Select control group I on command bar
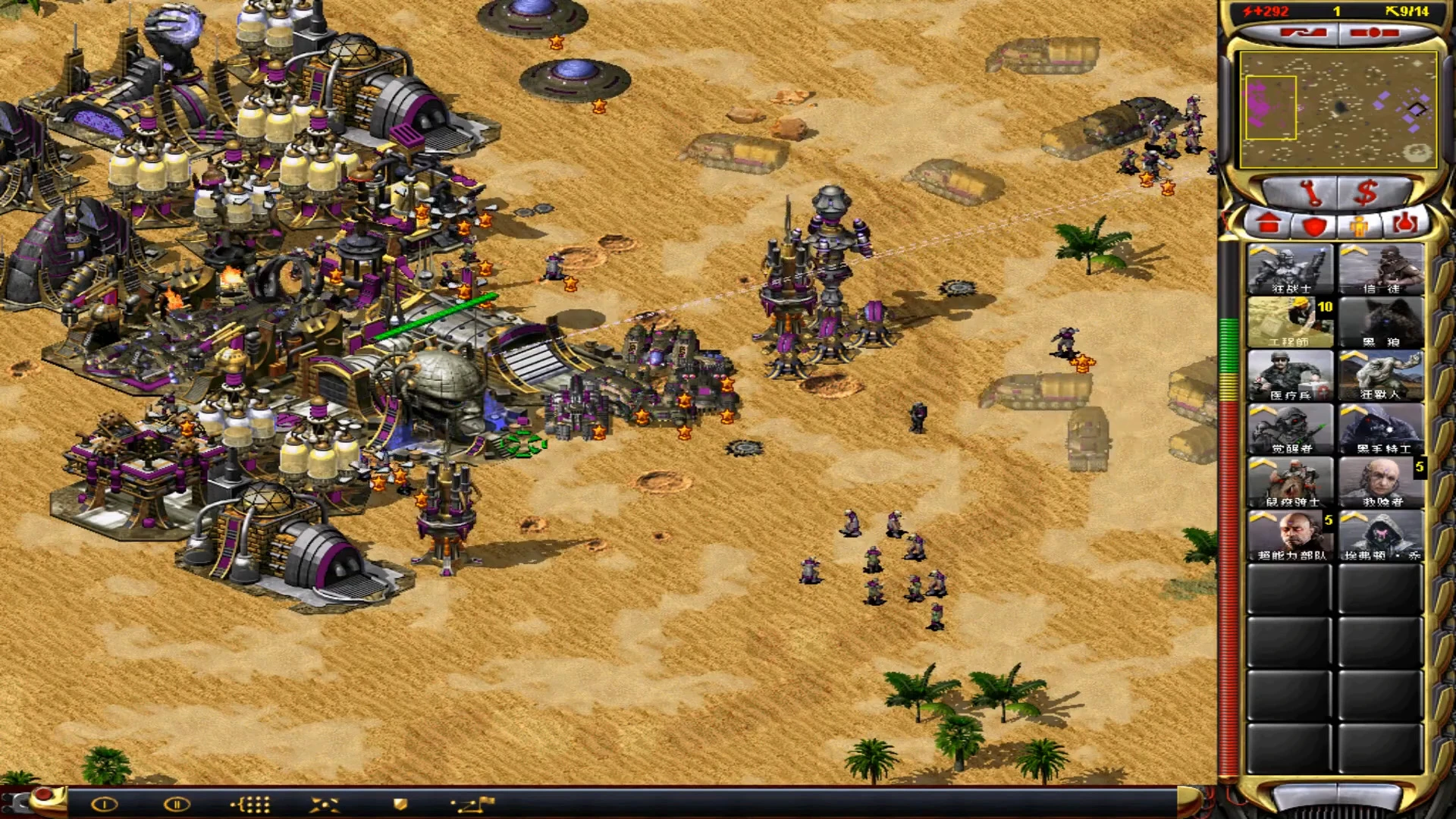Screen dimensions: 1456x819 [x=105, y=805]
